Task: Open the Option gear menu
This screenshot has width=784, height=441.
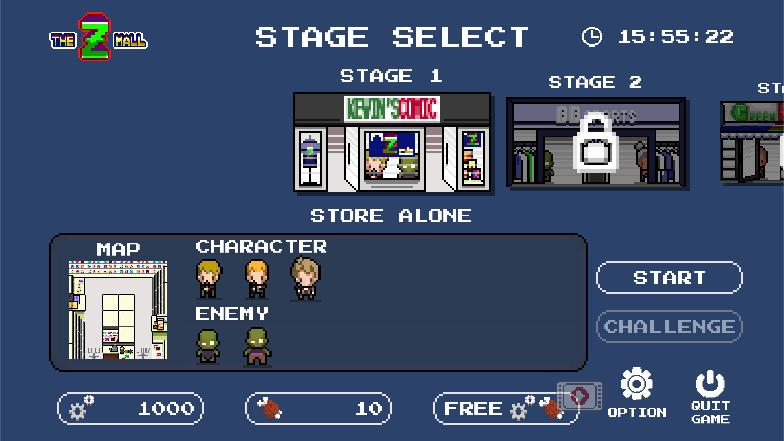Action: tap(636, 393)
